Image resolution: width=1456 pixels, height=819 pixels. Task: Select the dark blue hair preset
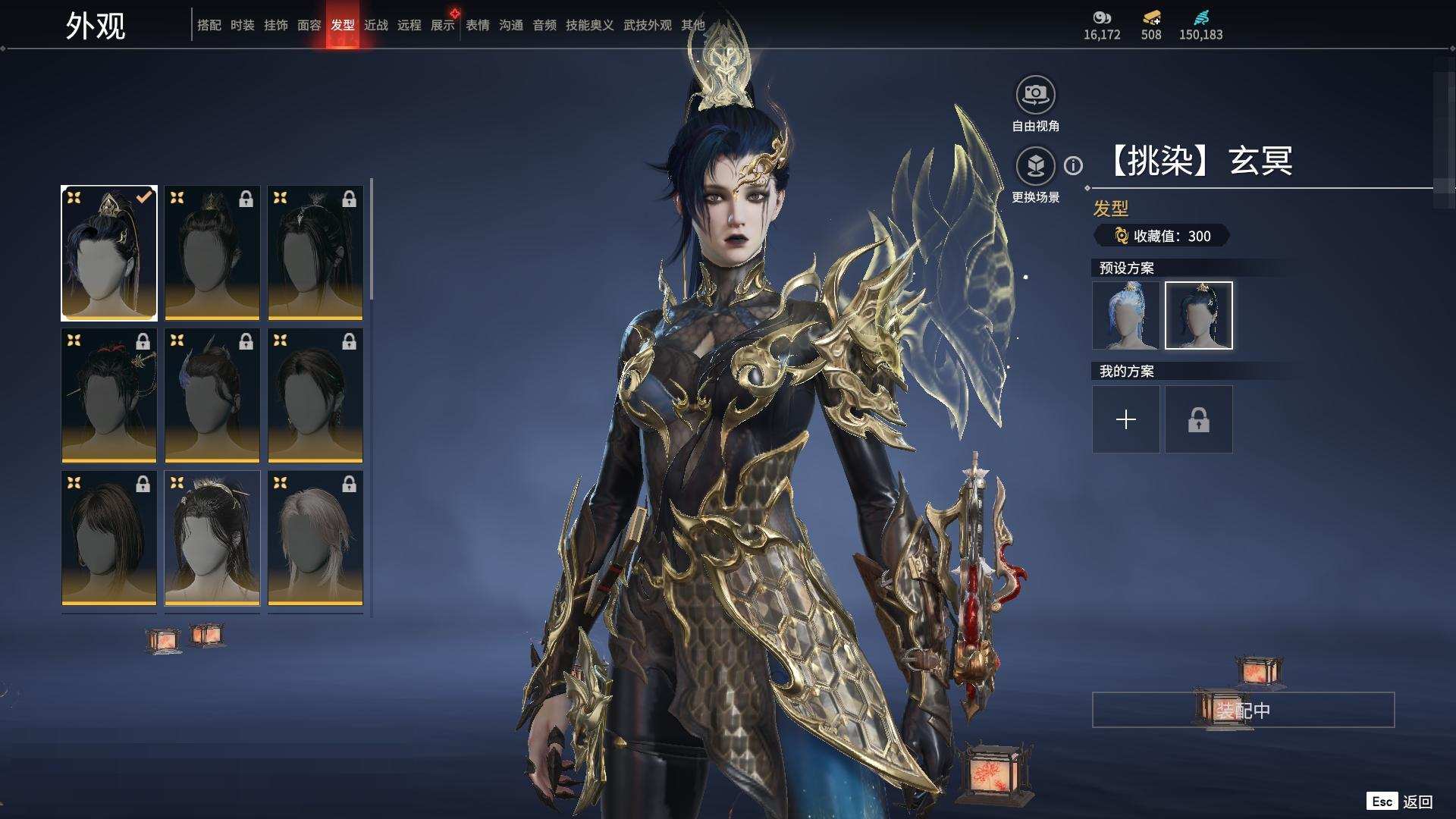1198,315
